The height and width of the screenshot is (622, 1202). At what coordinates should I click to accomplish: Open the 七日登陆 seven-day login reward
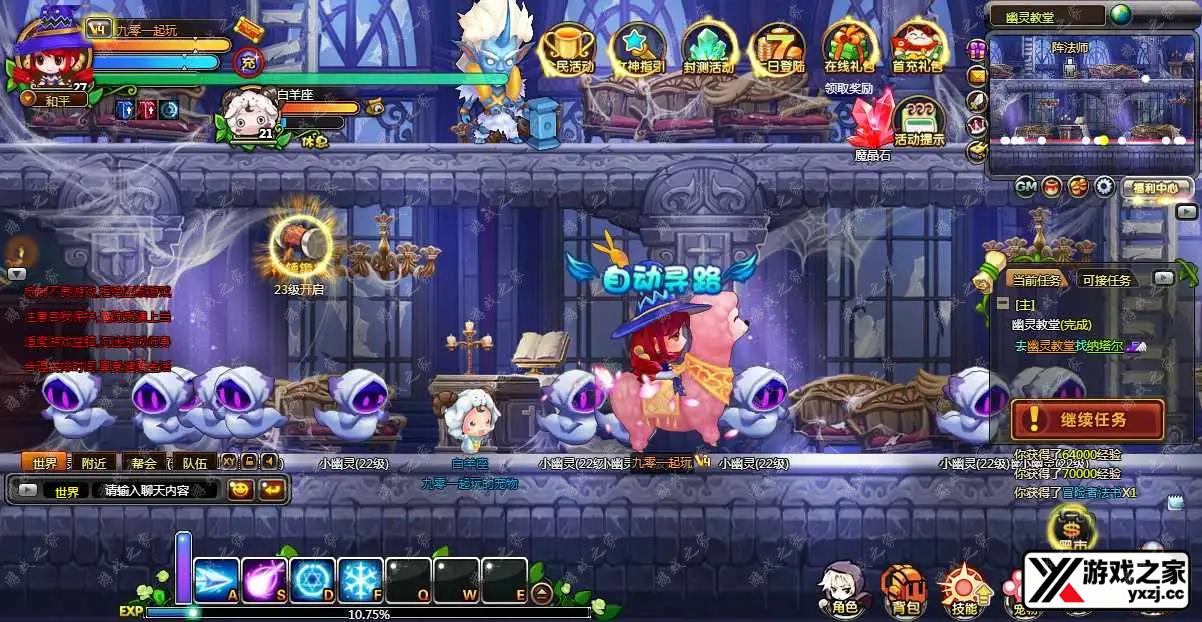coord(779,50)
